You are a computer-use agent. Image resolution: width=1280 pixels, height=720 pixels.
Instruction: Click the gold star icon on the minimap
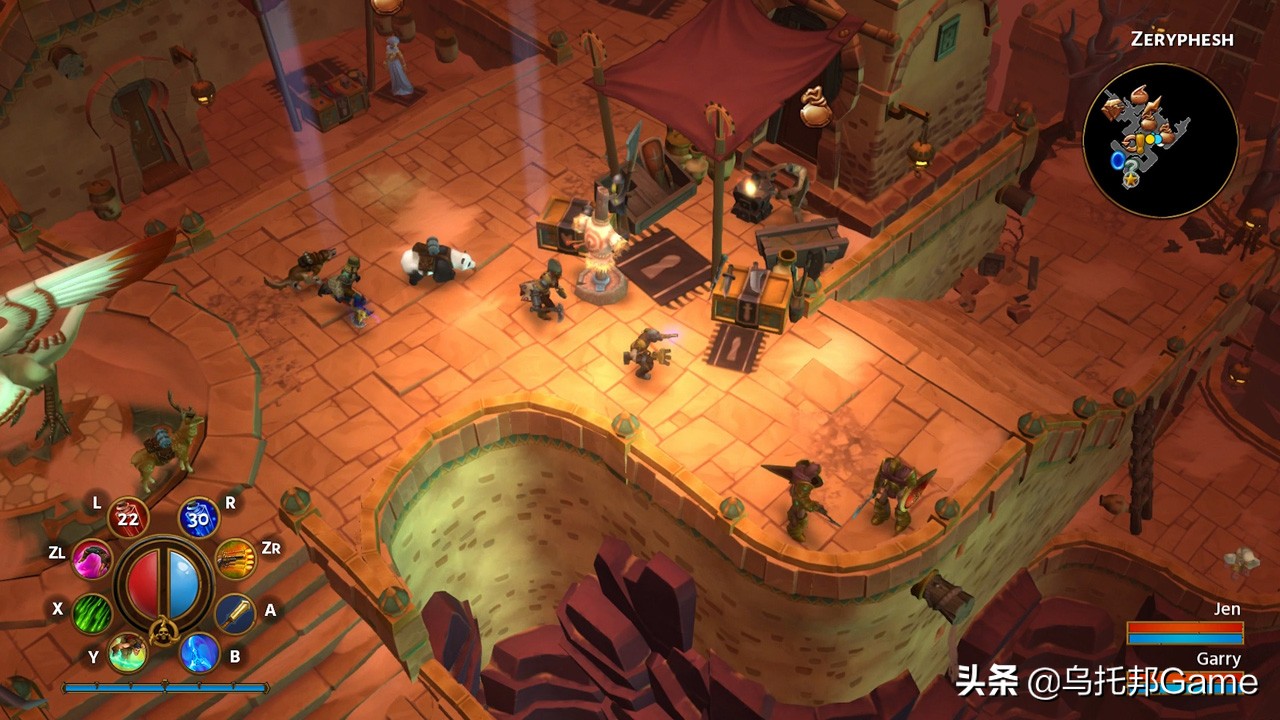[1131, 178]
